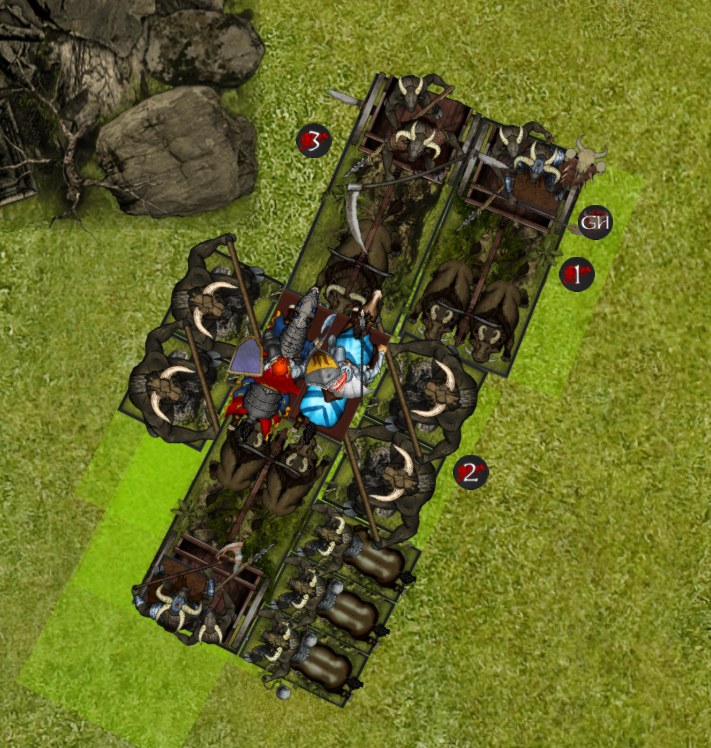Click the GH unit token
Image resolution: width=711 pixels, height=748 pixels.
tap(596, 223)
